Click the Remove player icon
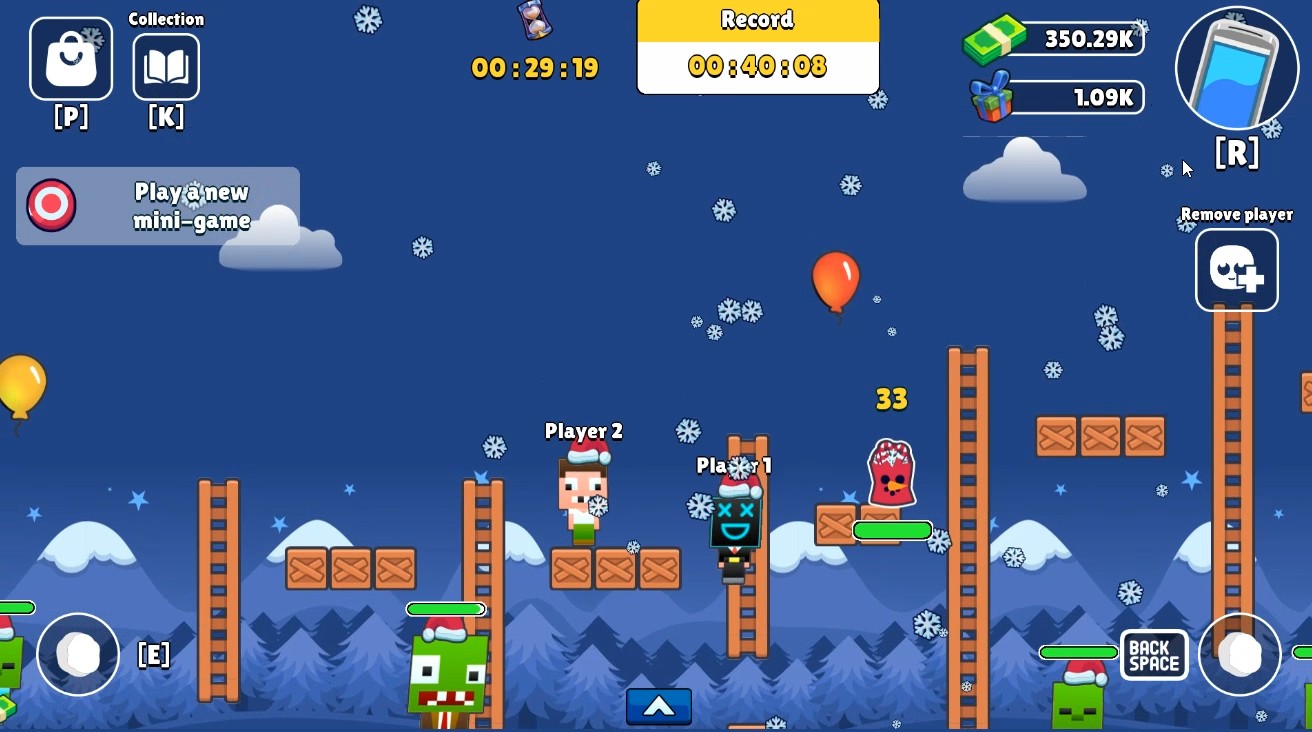Image resolution: width=1312 pixels, height=732 pixels. (1237, 269)
